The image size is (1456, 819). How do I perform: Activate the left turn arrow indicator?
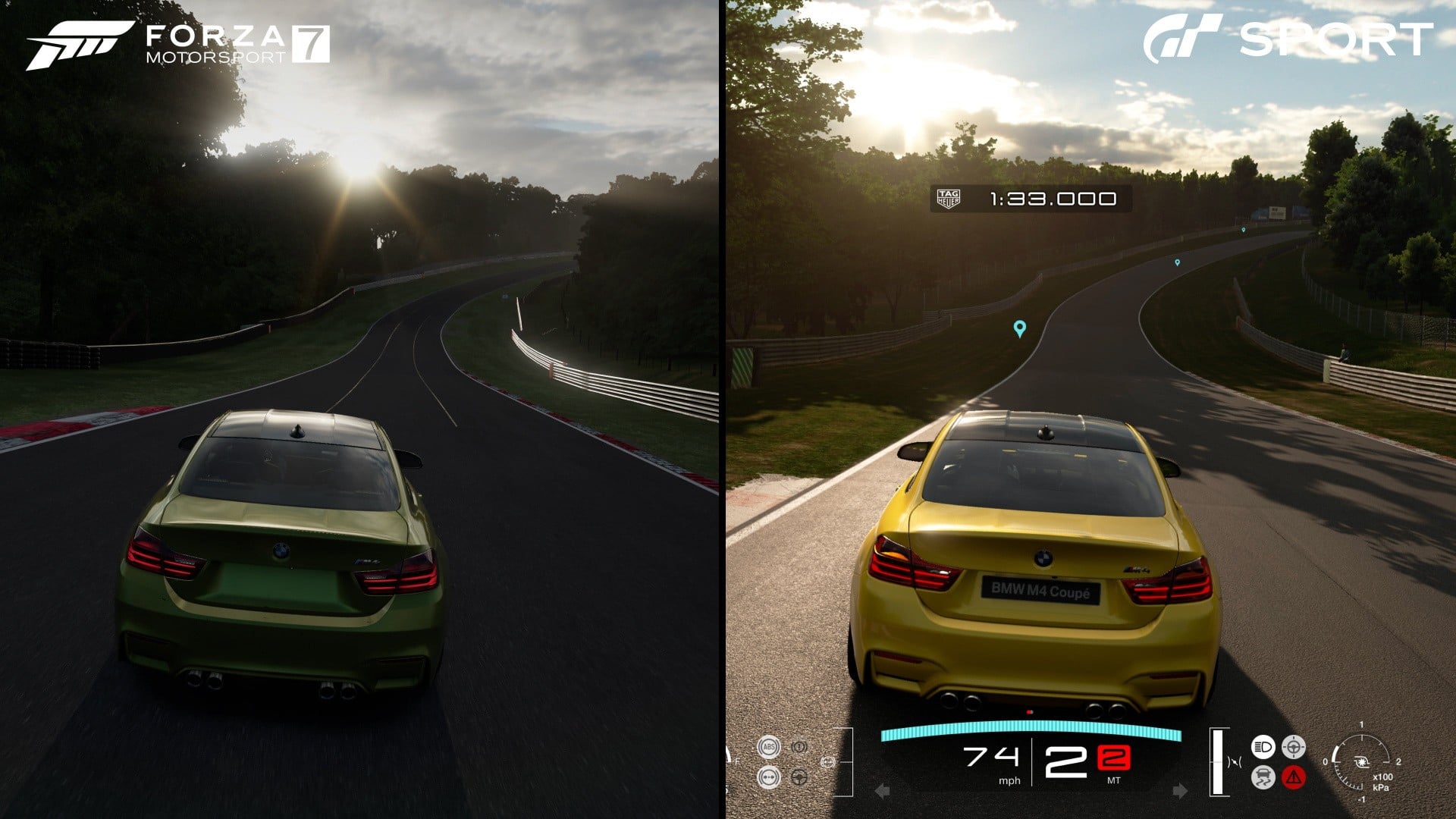[882, 791]
